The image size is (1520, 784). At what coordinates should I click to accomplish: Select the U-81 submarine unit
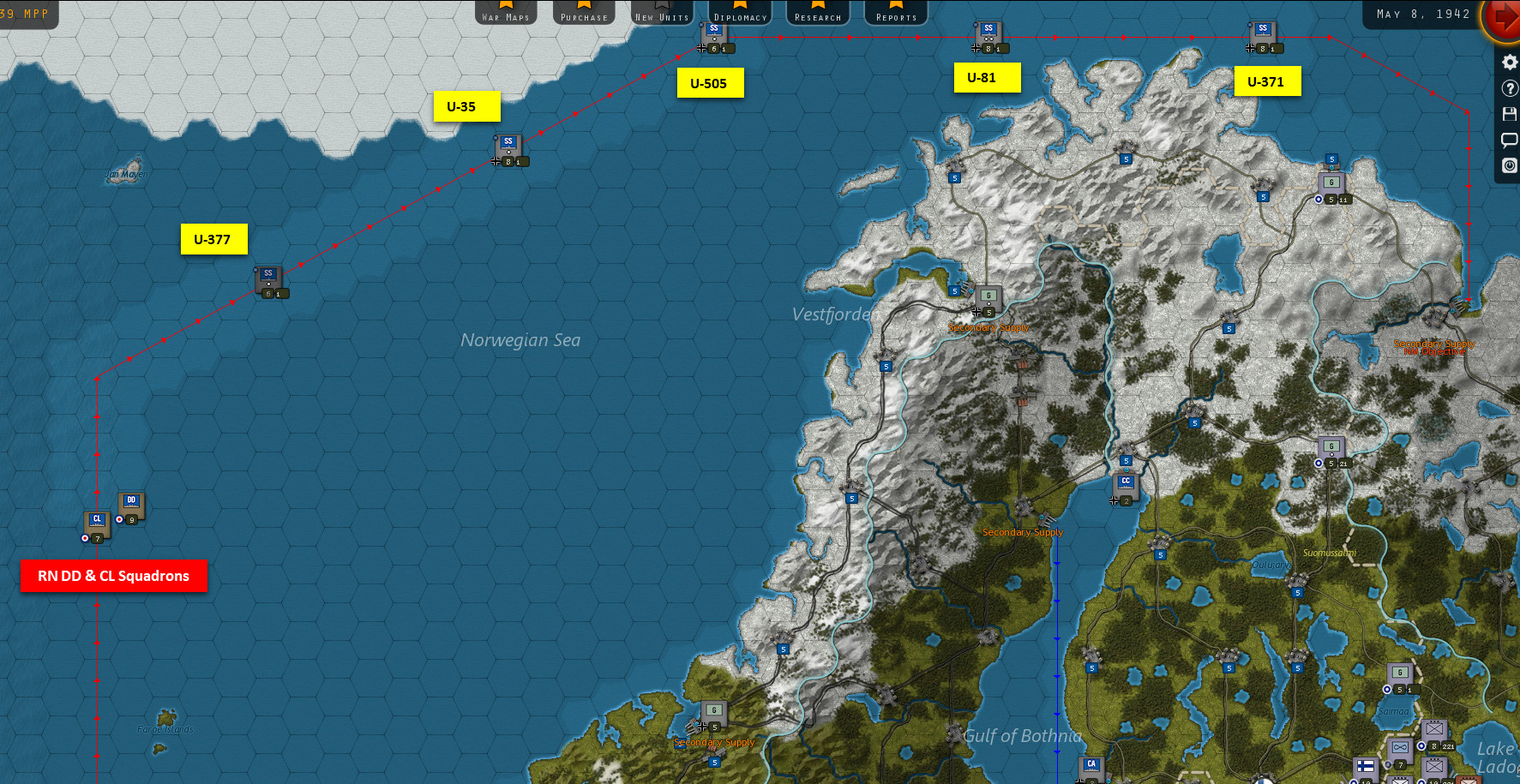click(x=988, y=34)
